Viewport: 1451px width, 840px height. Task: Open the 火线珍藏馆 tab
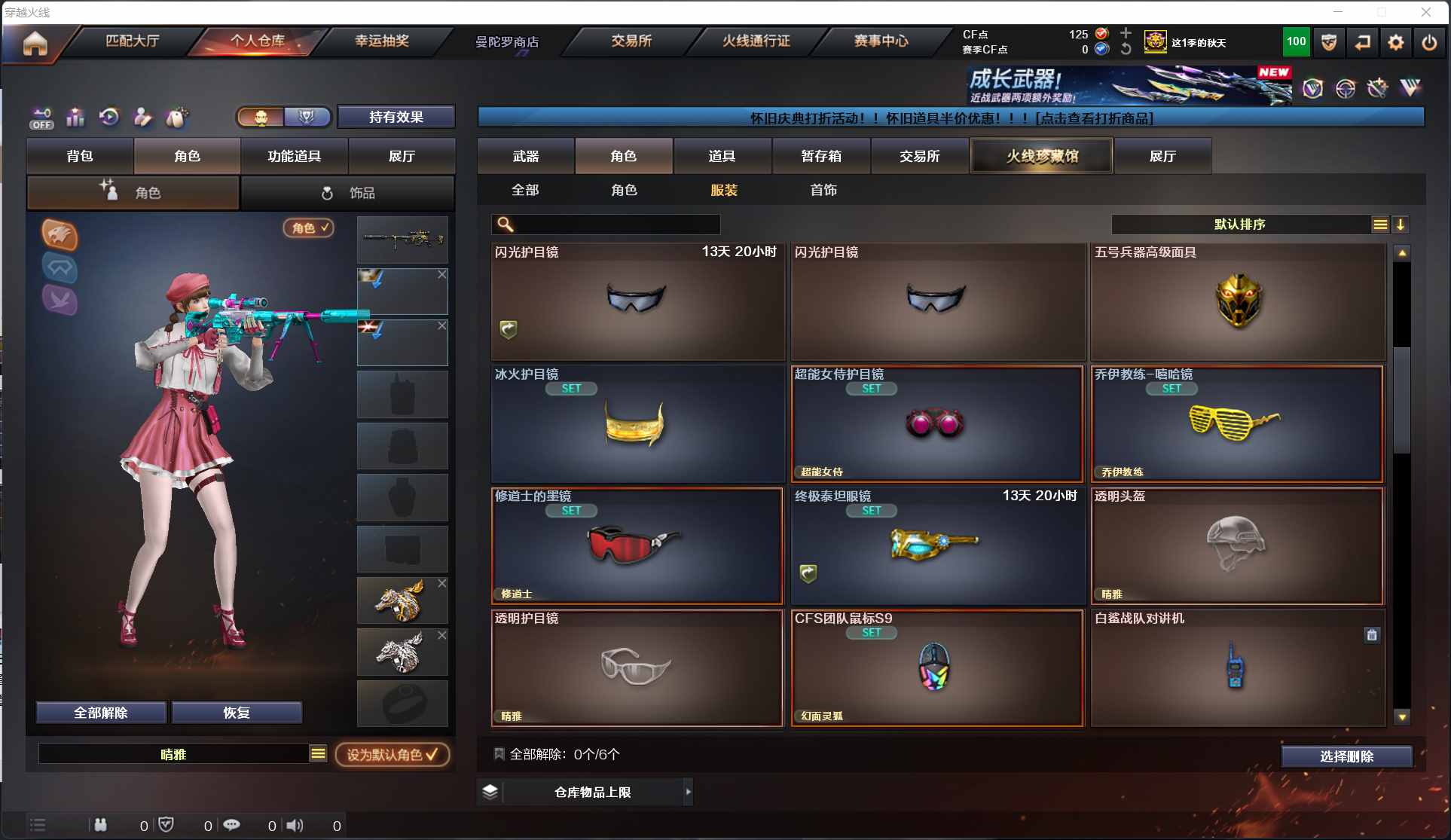1042,156
